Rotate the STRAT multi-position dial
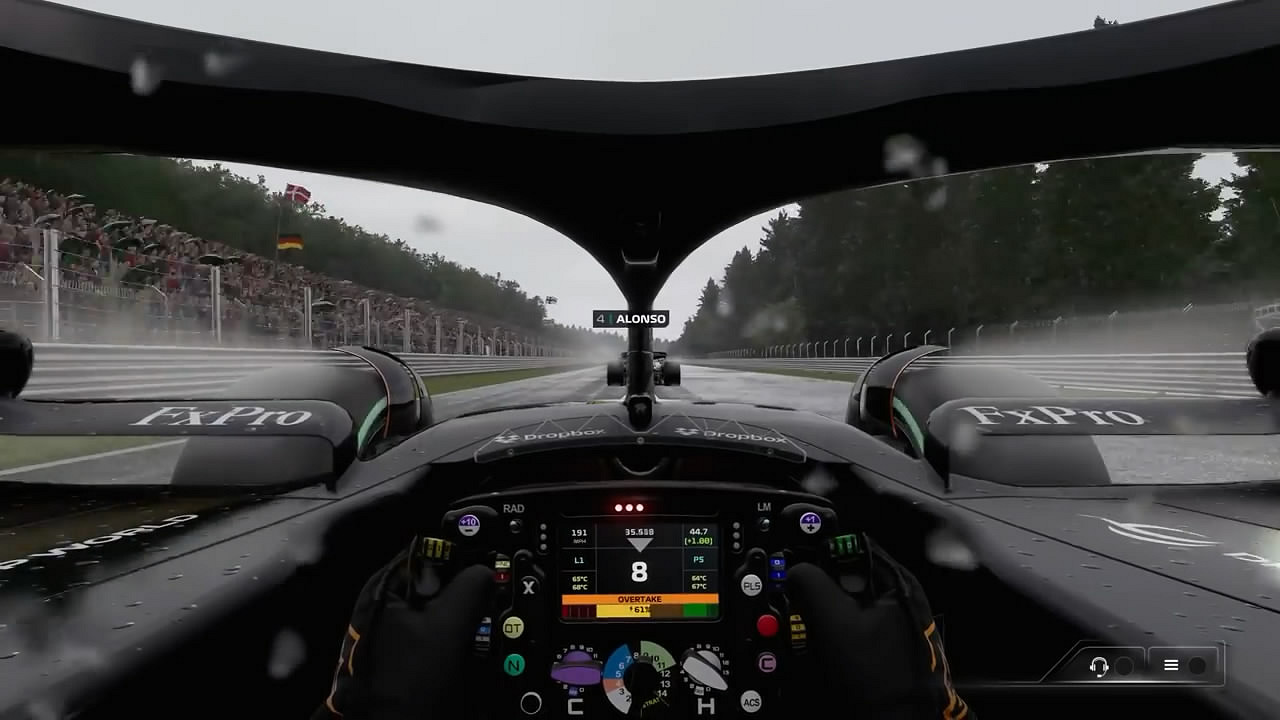Screen dimensions: 1280x720 [643, 678]
